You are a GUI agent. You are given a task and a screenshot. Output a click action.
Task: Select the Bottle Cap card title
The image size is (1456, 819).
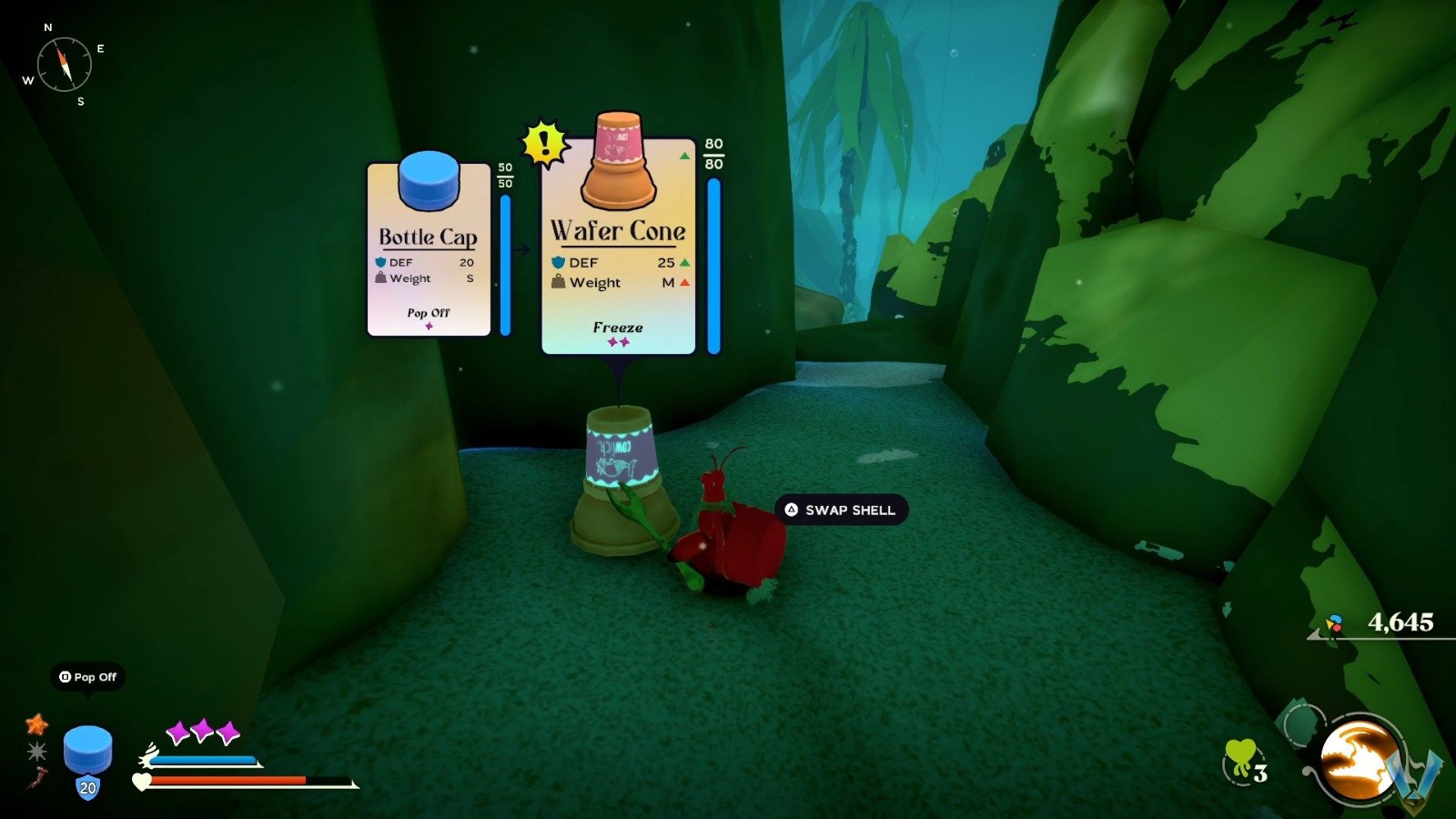click(x=427, y=235)
